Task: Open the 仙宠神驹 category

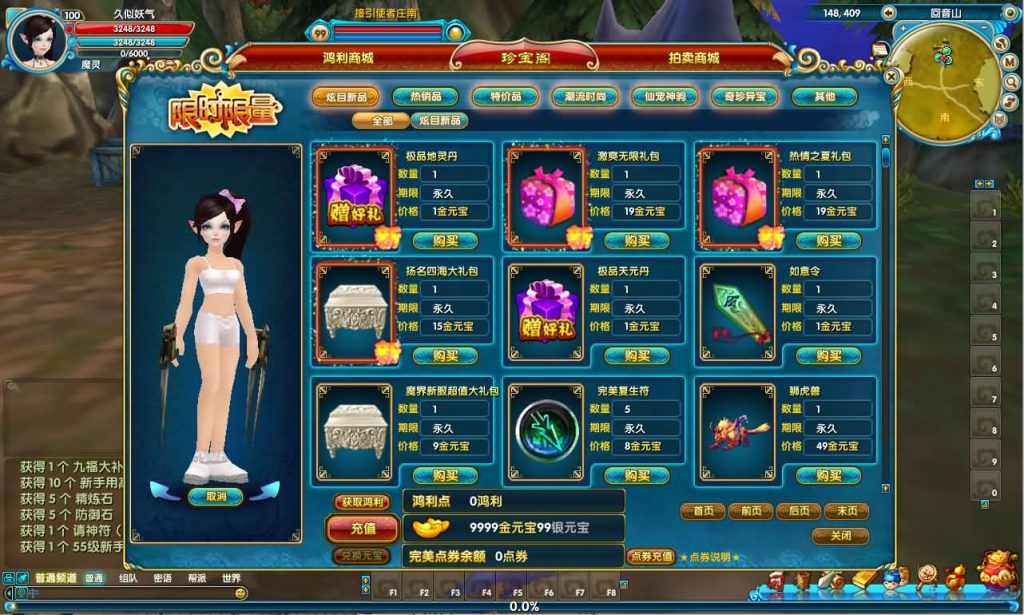Action: (x=665, y=97)
